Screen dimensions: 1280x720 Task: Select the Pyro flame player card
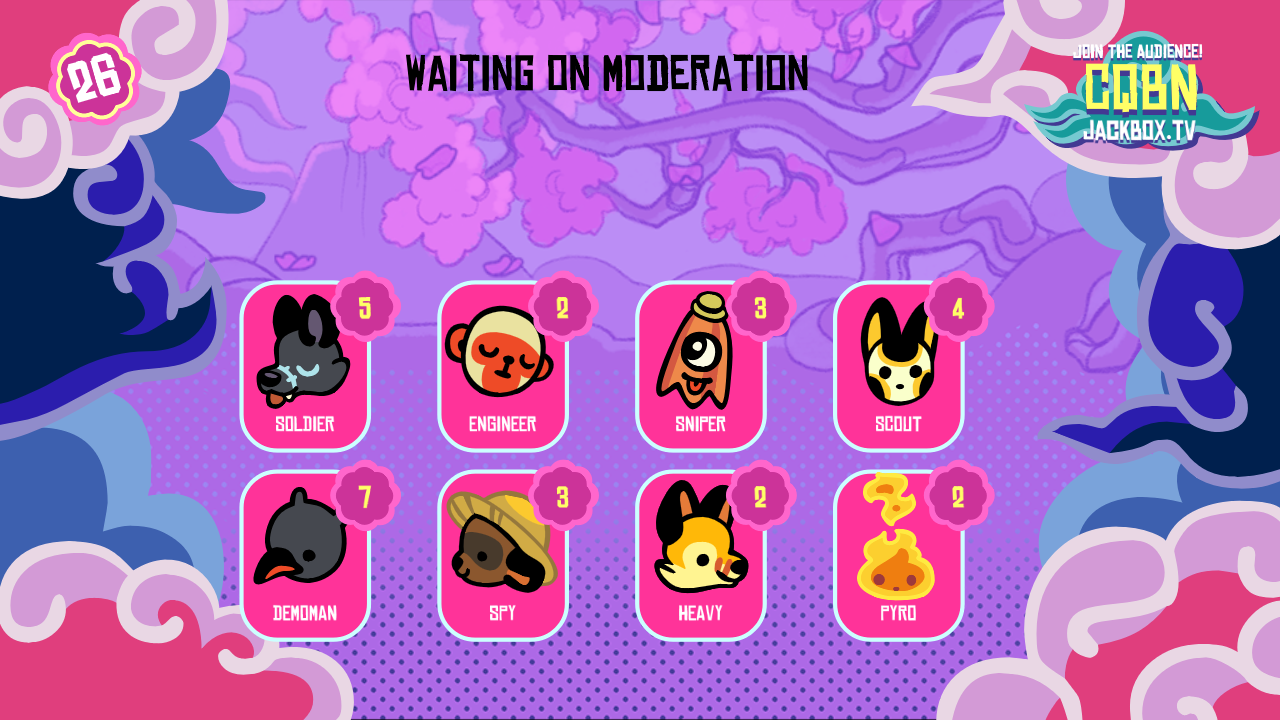pyautogui.click(x=898, y=556)
